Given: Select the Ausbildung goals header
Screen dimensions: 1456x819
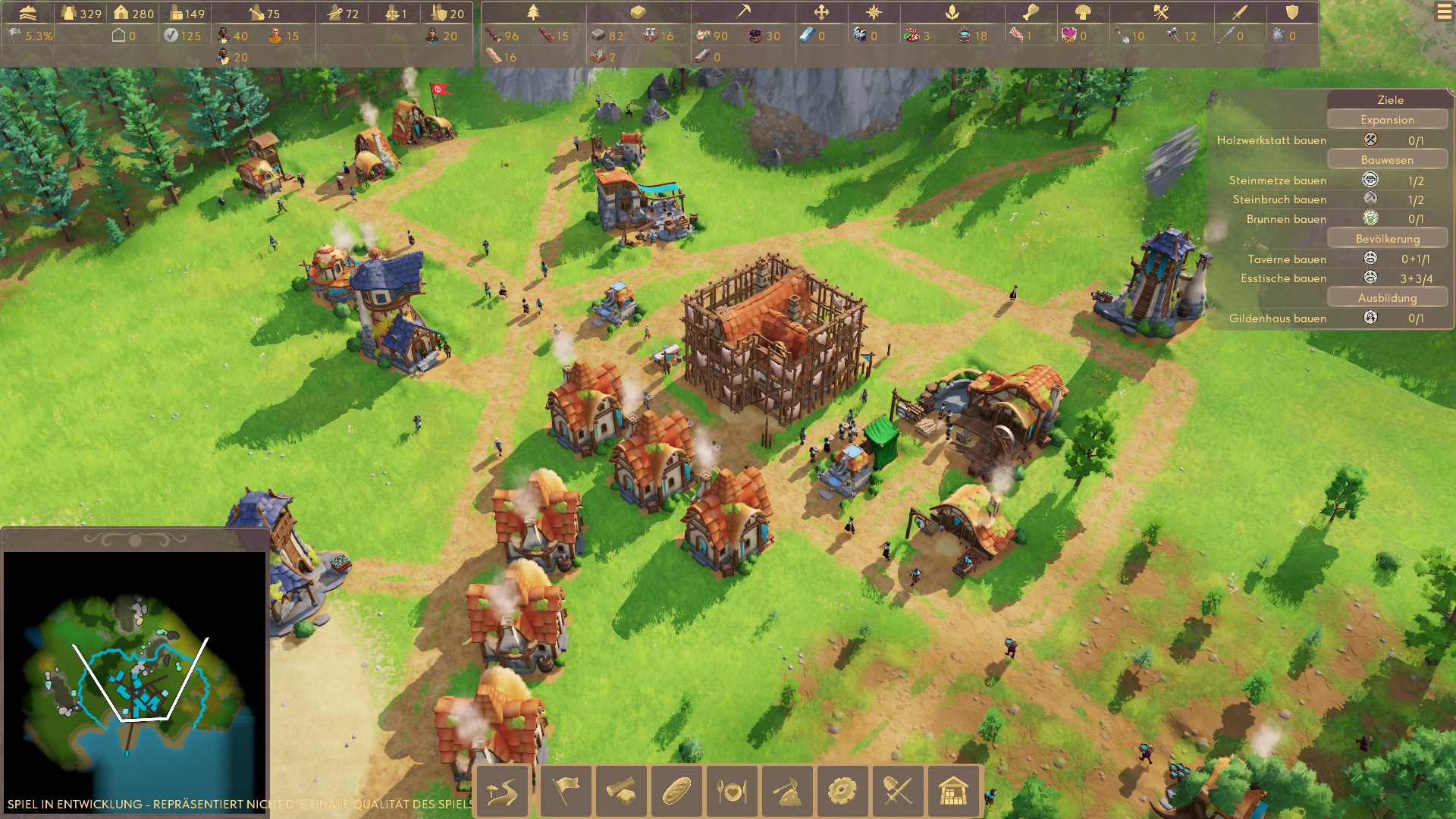Looking at the screenshot, I should coord(1387,298).
